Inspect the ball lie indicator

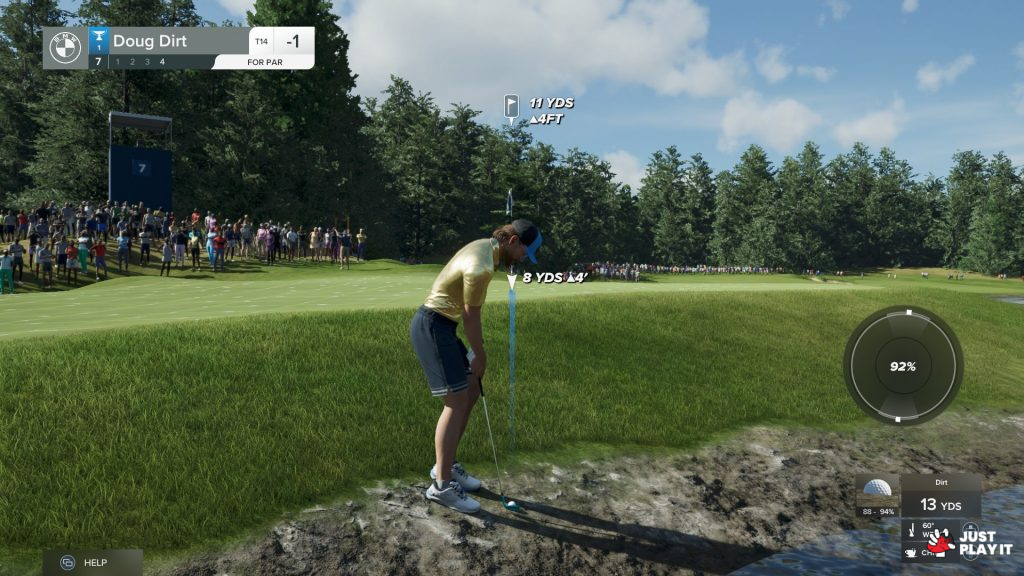click(877, 495)
